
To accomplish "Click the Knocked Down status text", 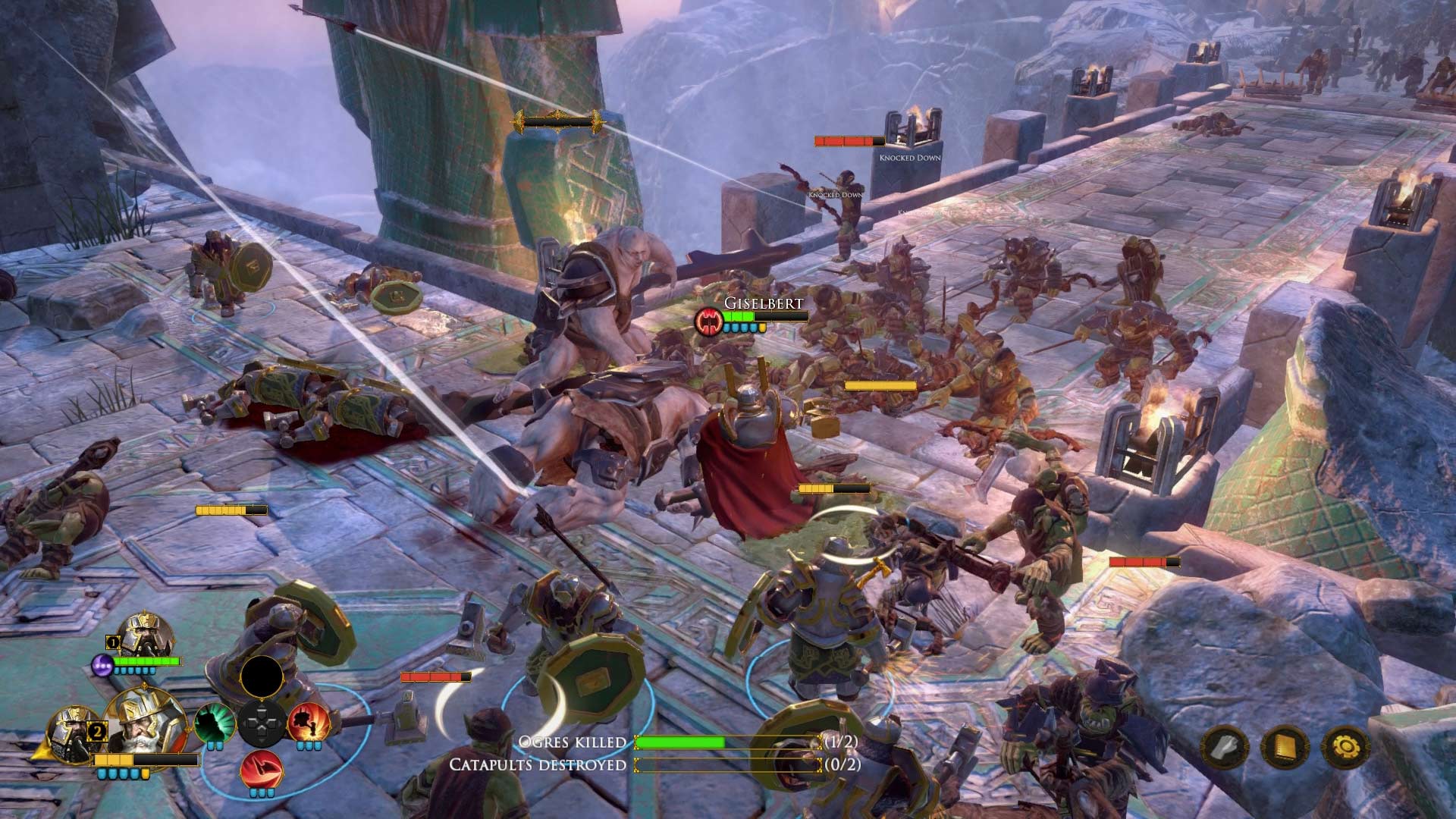I will pyautogui.click(x=909, y=158).
